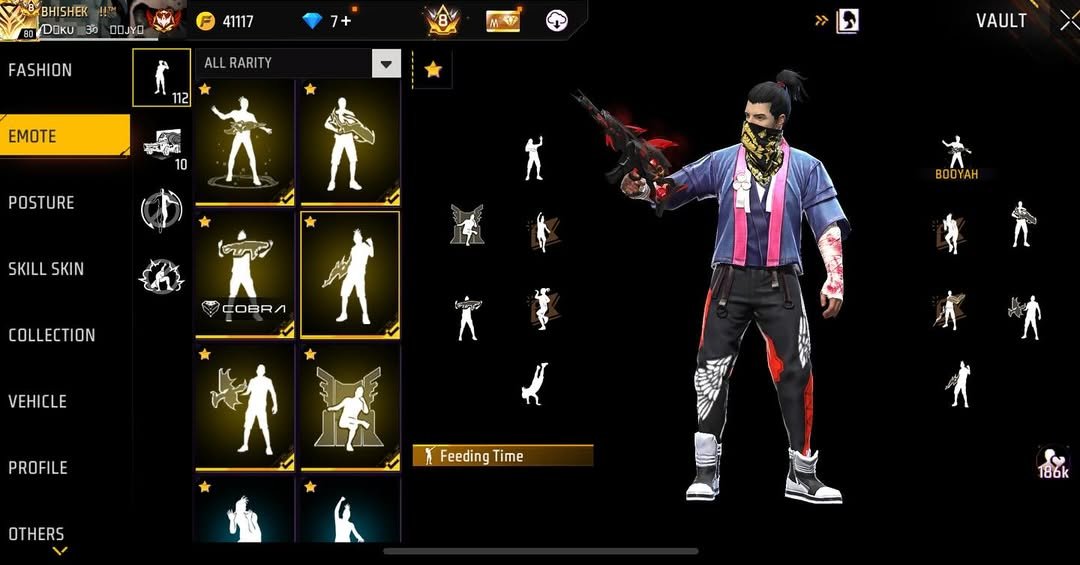This screenshot has height=565, width=1080.
Task: Switch to the Vehicle category
Action: (x=37, y=401)
